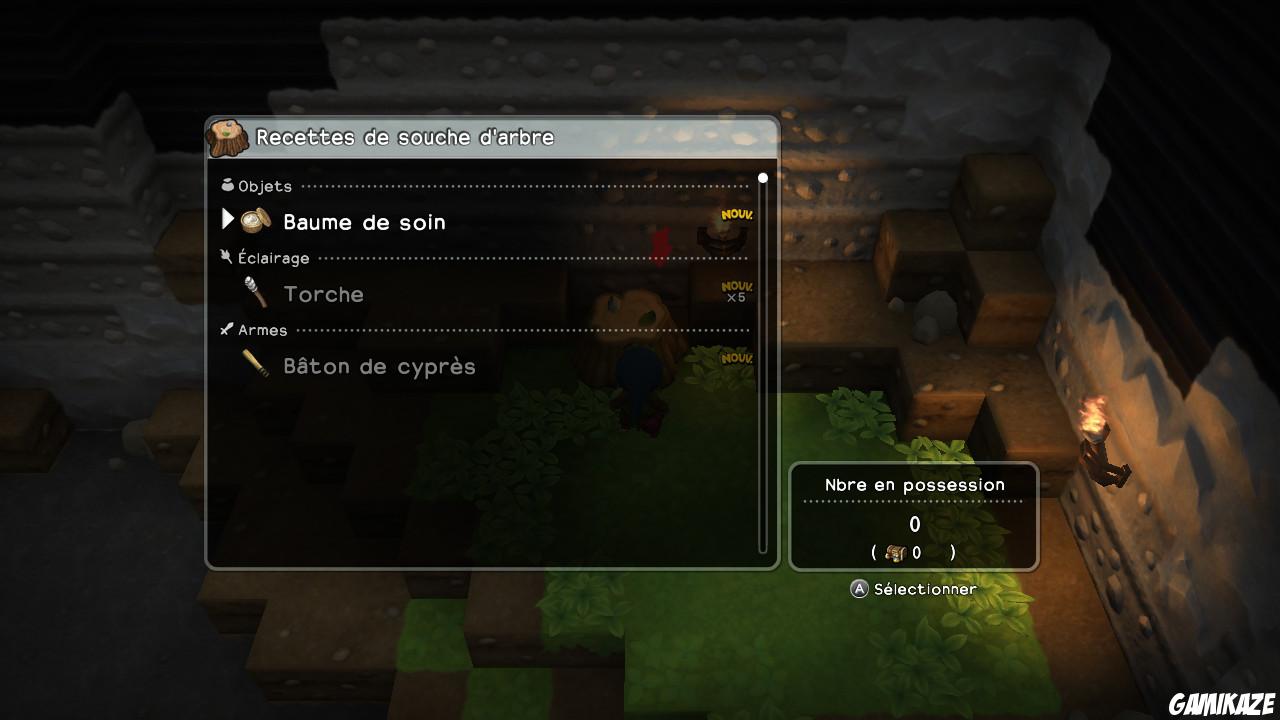Click the Torche recipe icon
The width and height of the screenshot is (1280, 720).
click(x=257, y=292)
